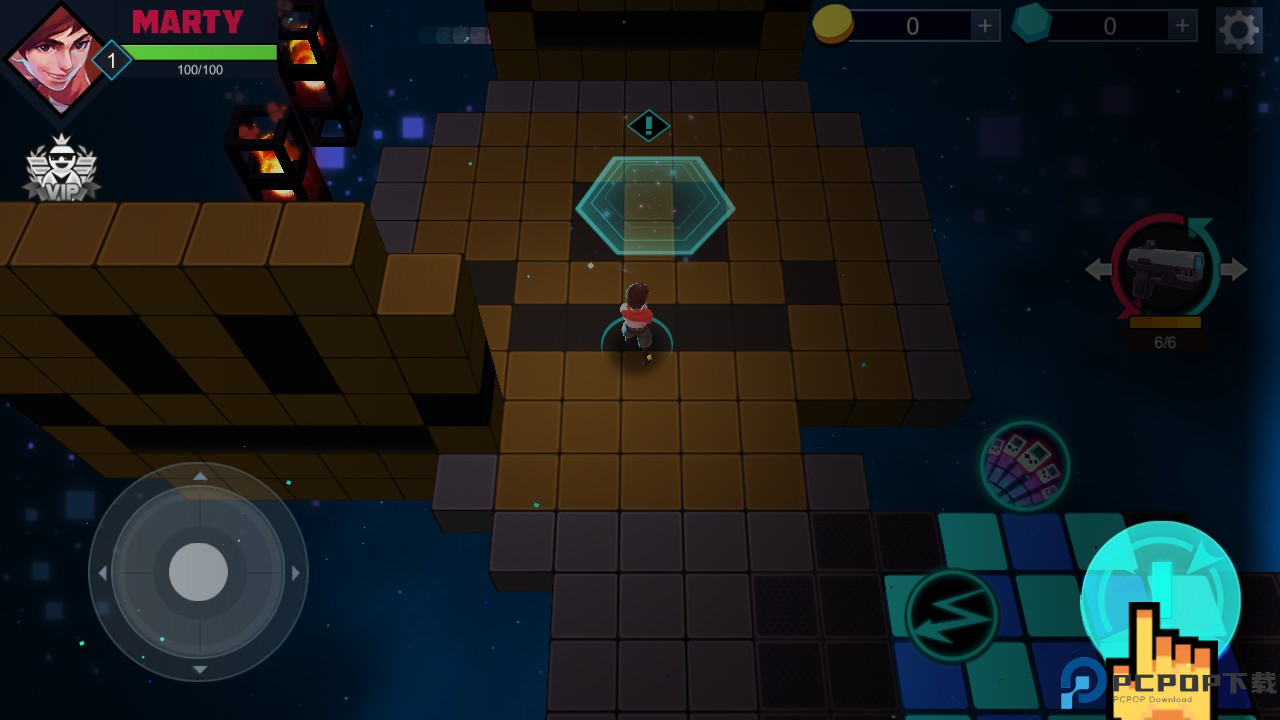This screenshot has width=1280, height=720.
Task: Open the VIP badge menu
Action: (61, 168)
